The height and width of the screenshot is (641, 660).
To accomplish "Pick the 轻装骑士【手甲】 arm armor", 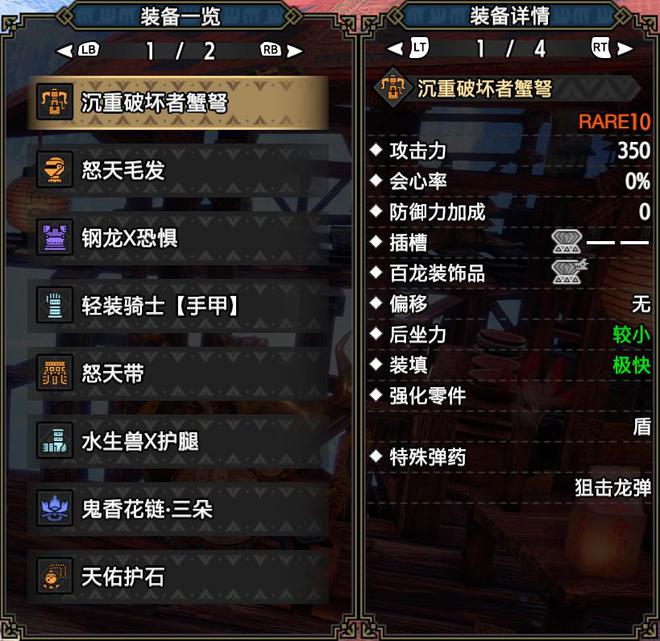I will pos(180,306).
